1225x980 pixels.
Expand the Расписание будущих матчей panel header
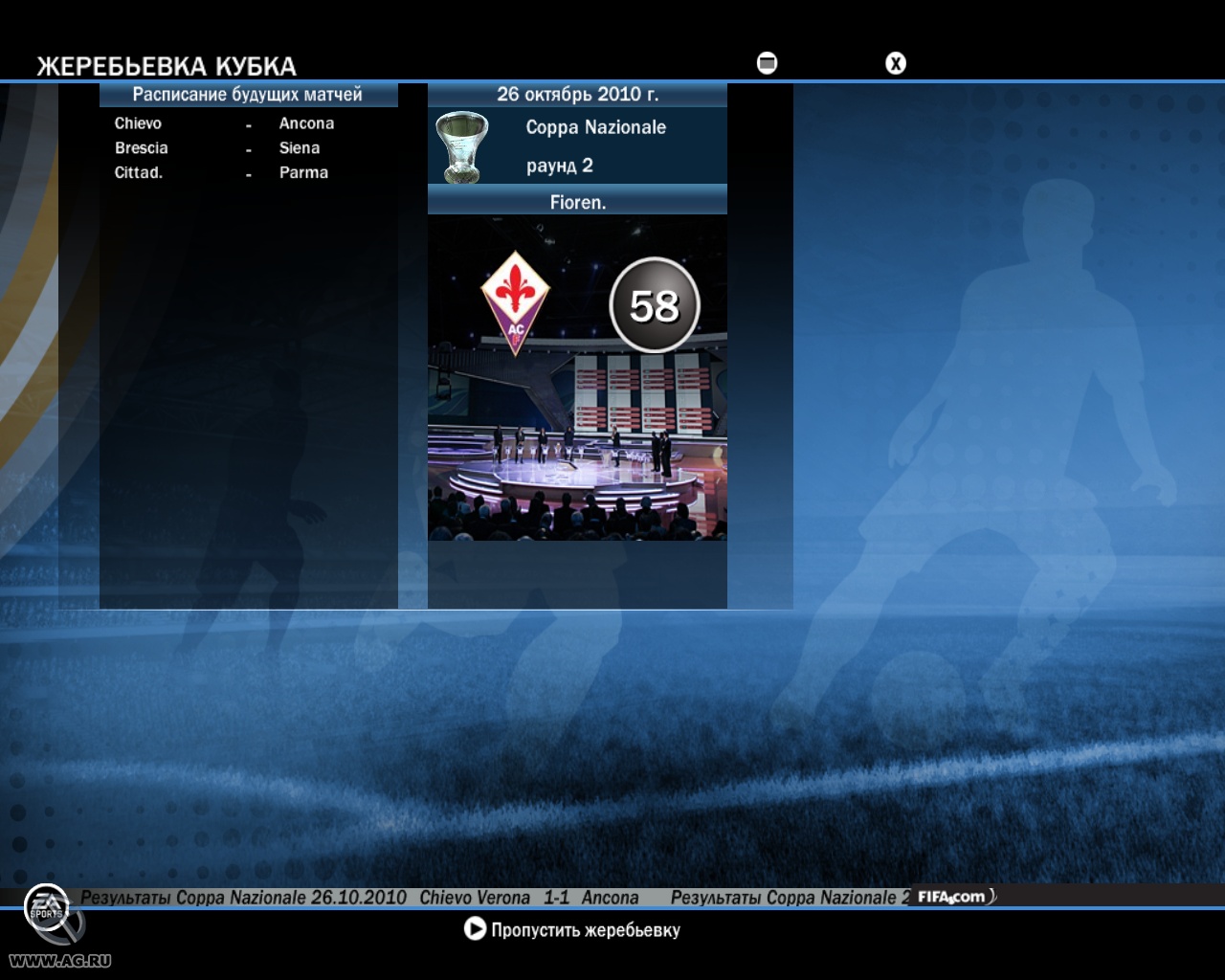[247, 94]
